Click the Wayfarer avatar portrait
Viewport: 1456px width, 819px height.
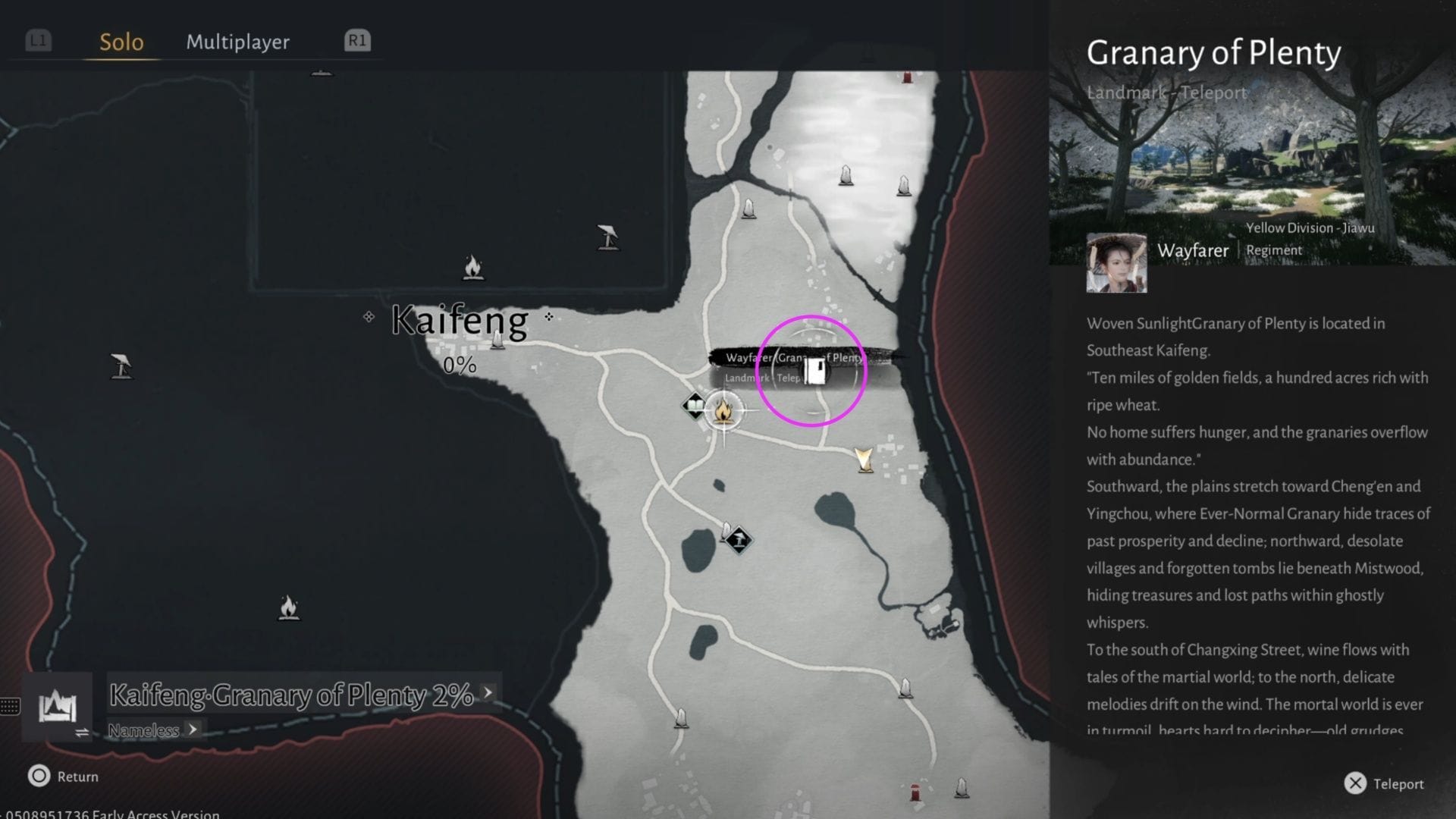[x=1116, y=263]
